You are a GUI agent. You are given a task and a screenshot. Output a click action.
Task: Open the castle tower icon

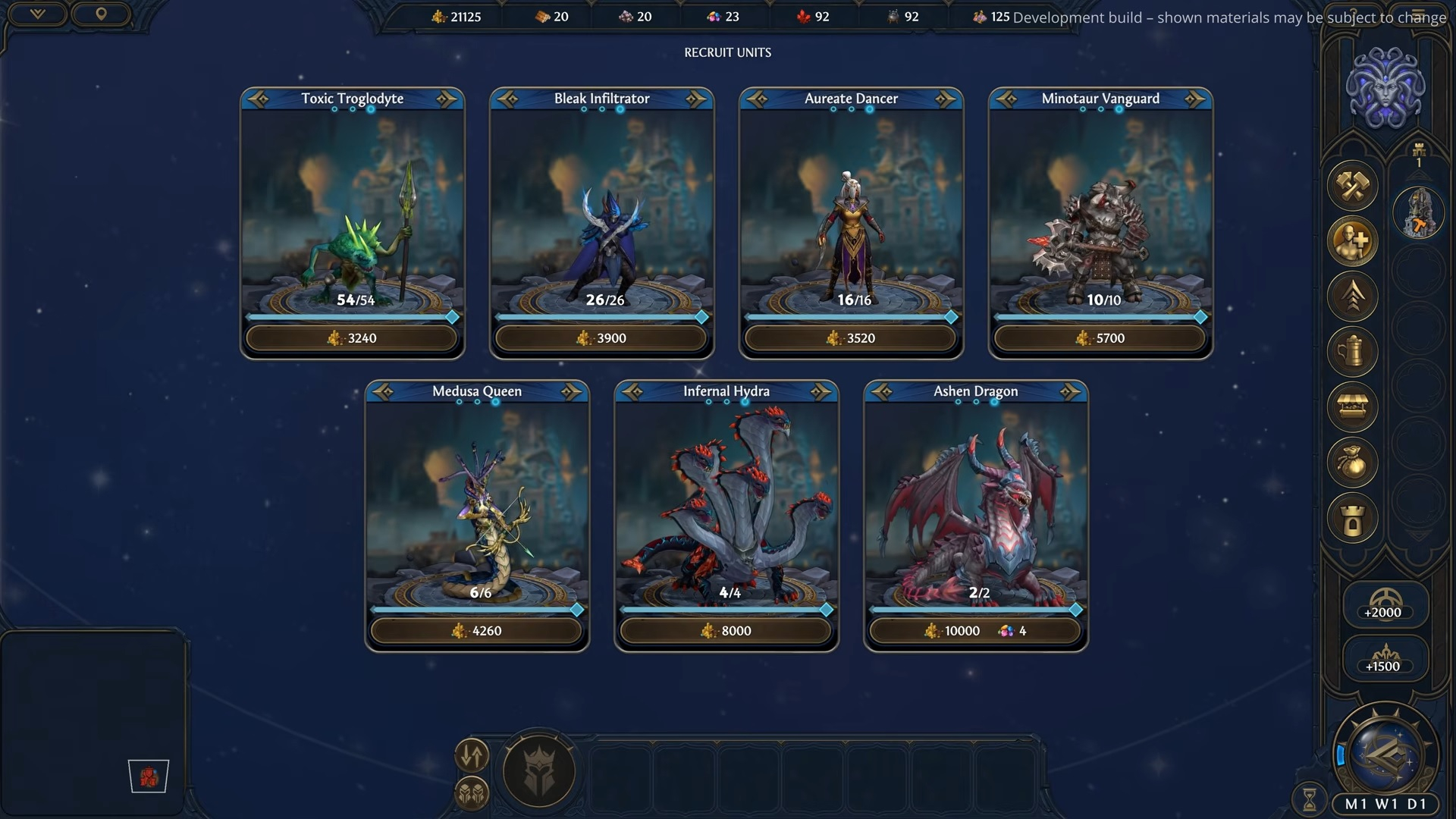click(1353, 519)
